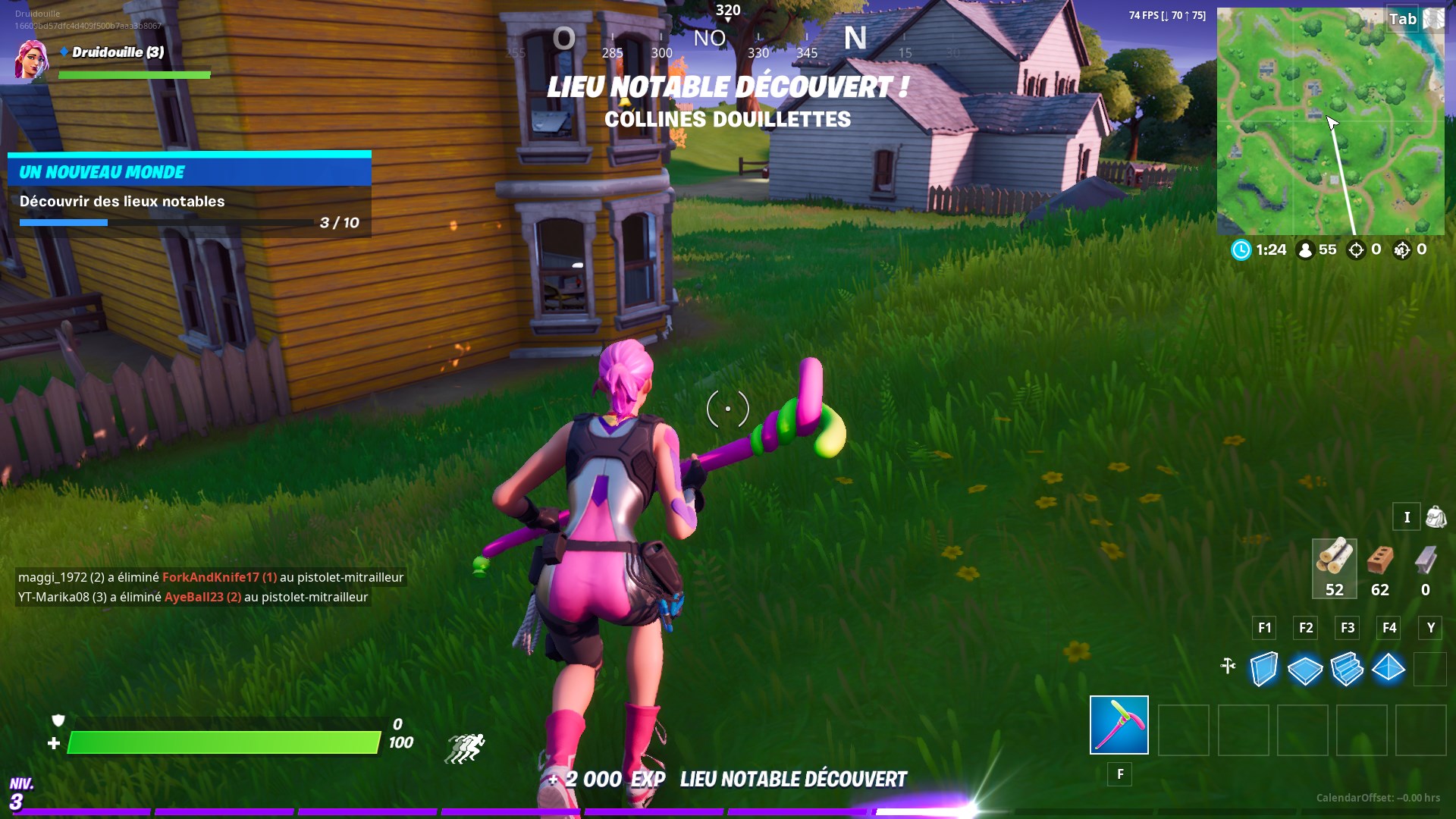Click the F1 wall keybind label

point(1263,628)
